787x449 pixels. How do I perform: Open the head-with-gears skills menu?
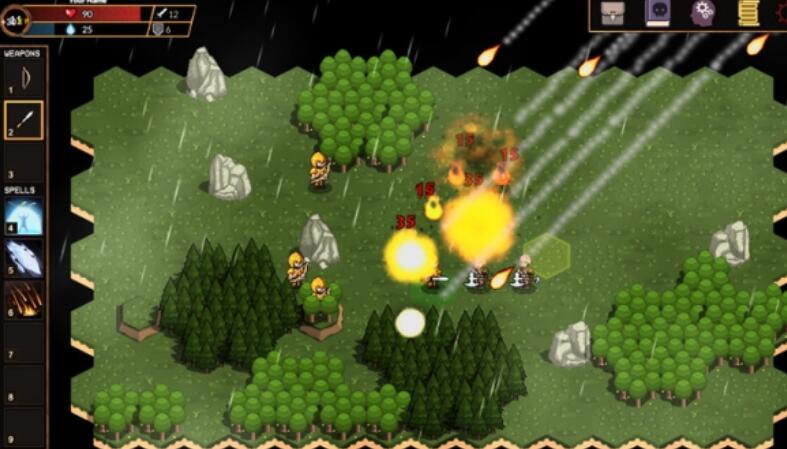point(703,13)
